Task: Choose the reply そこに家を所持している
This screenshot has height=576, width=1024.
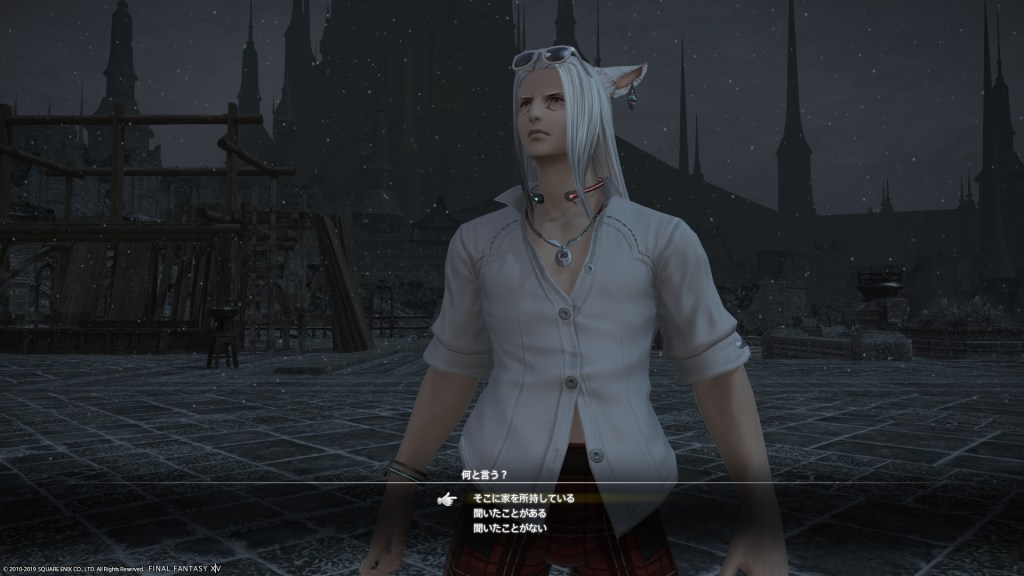Action: click(524, 498)
